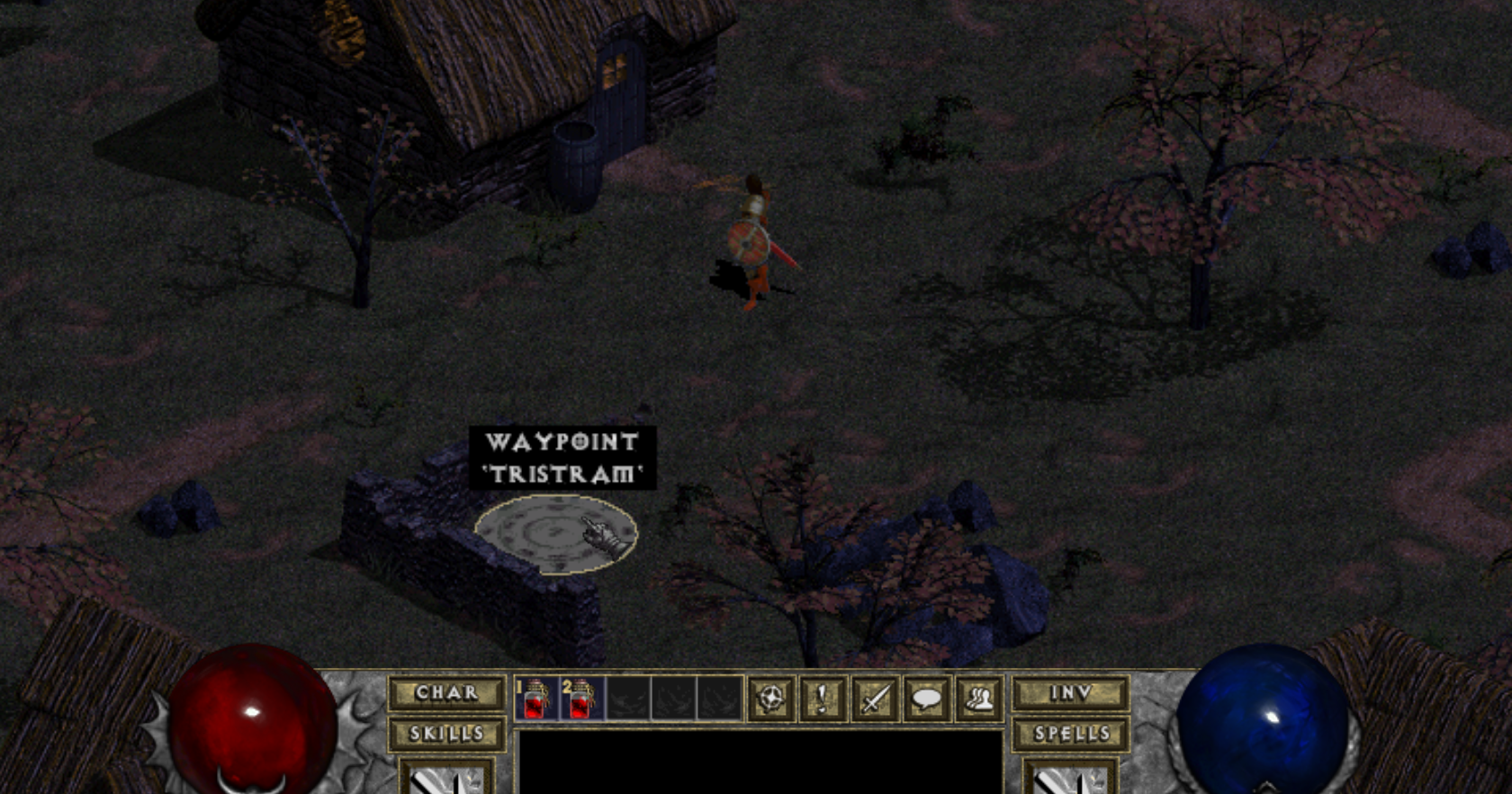
Task: Open the quest log exclamation mark icon
Action: point(823,699)
